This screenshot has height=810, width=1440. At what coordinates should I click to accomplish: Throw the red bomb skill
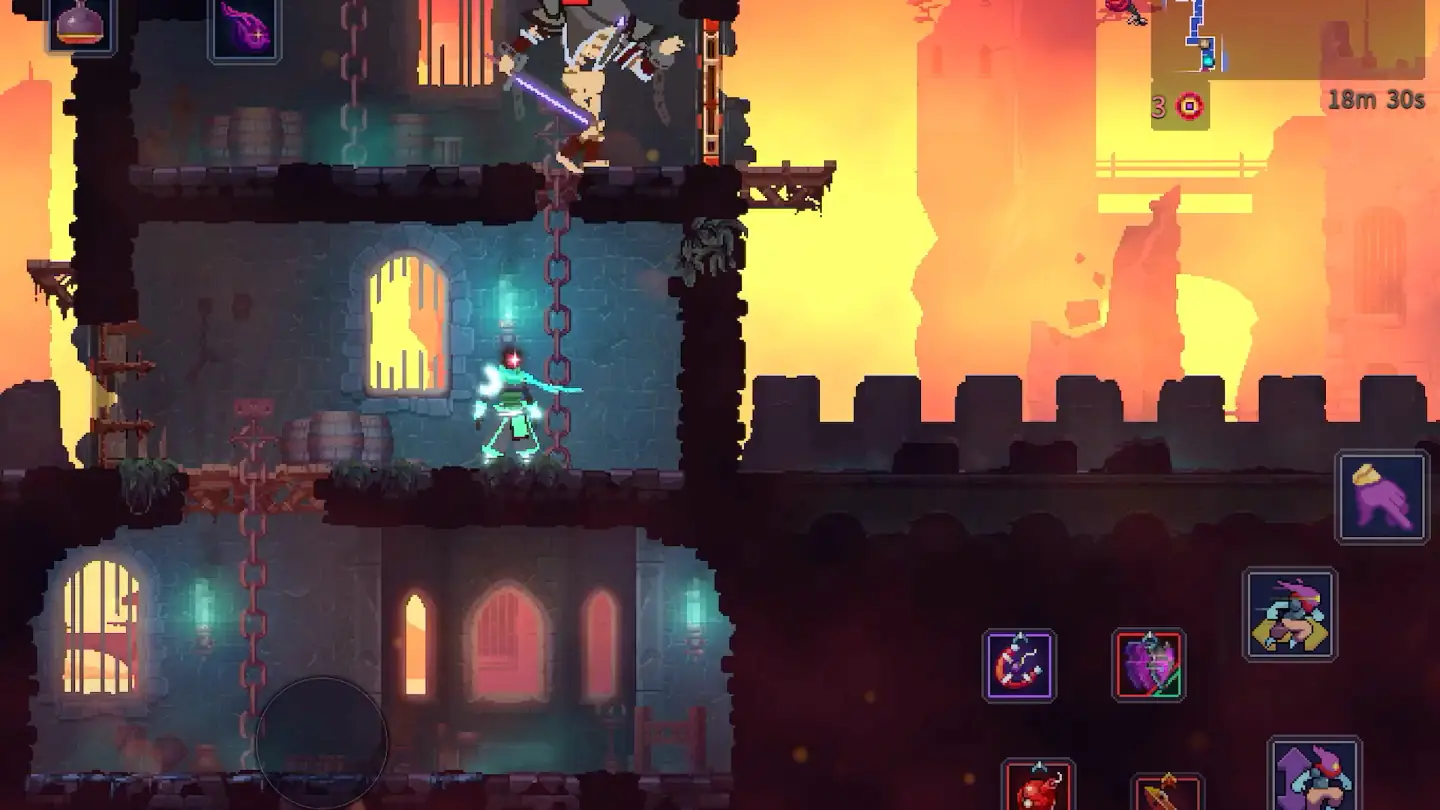(1039, 785)
